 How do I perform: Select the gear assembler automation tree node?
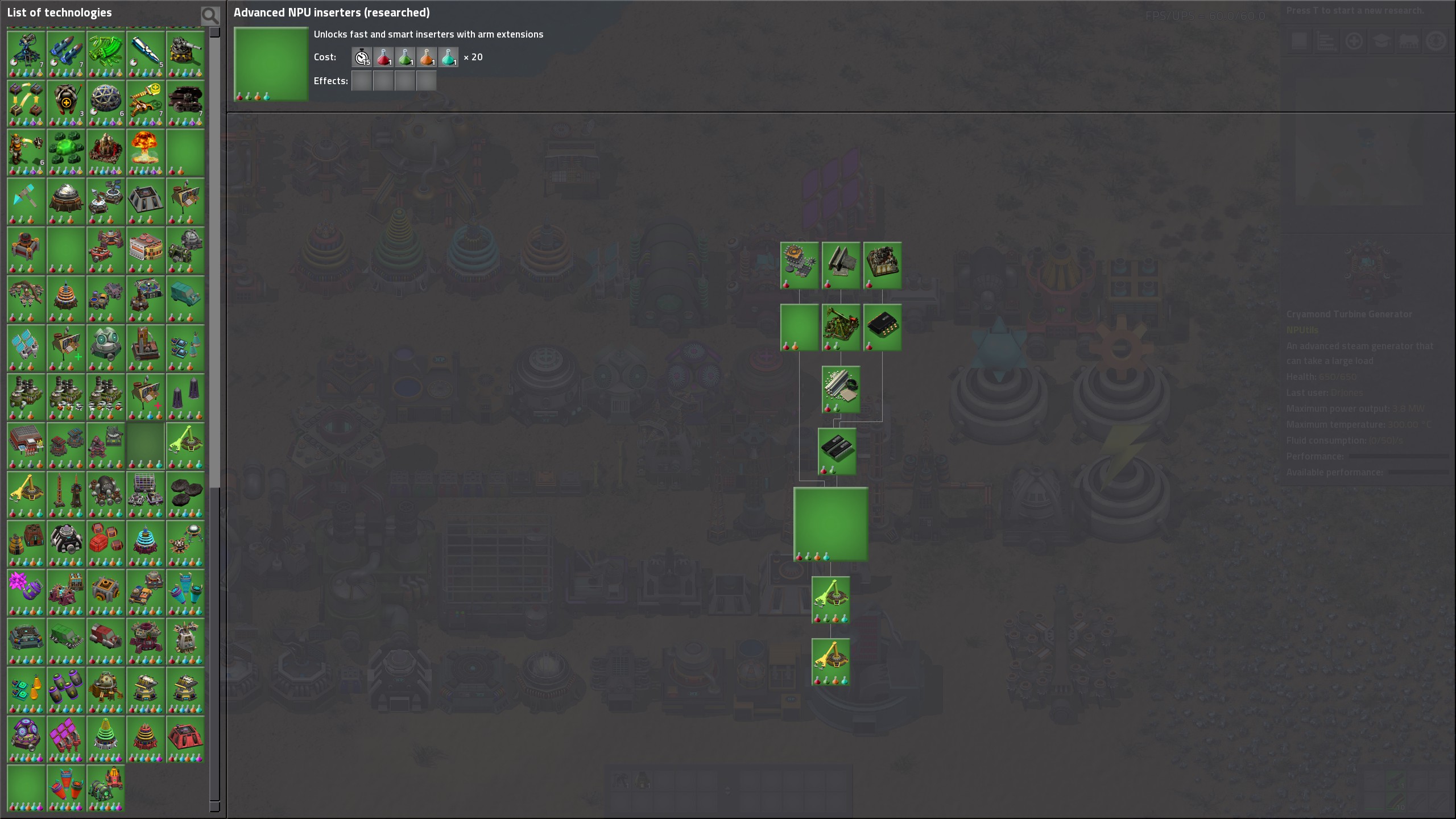(x=799, y=265)
